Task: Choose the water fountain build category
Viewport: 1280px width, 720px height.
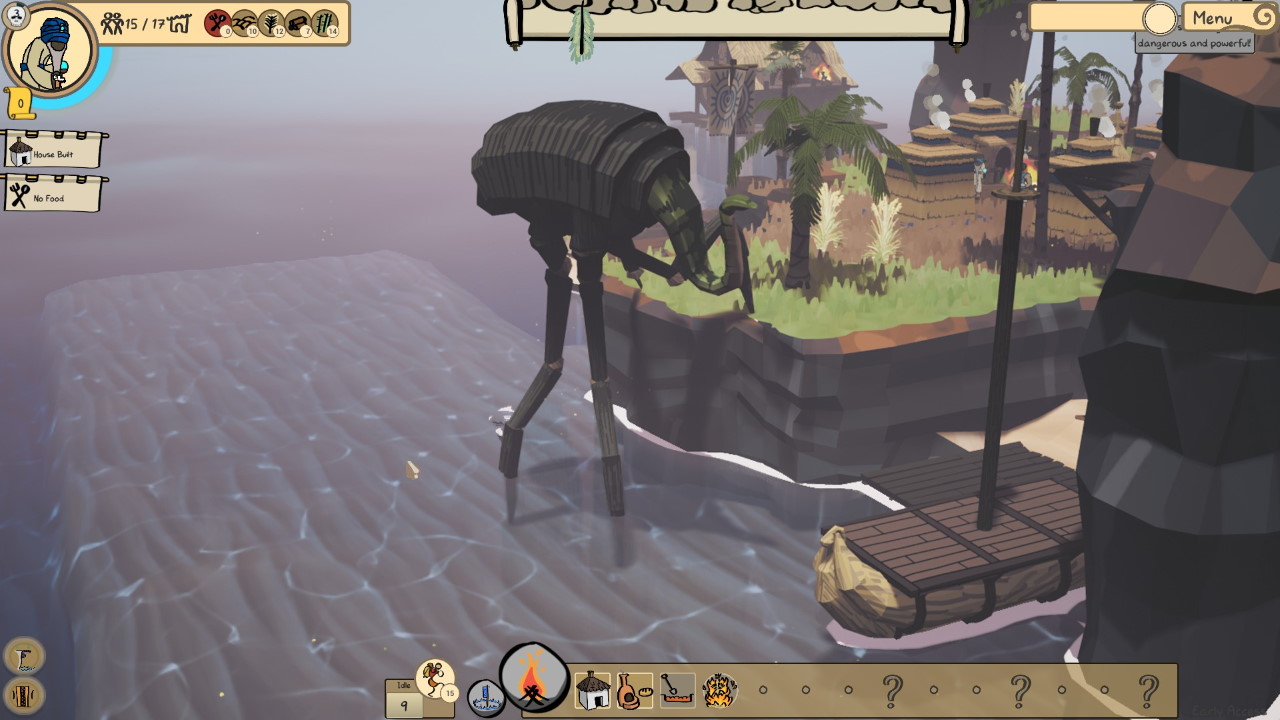Action: coord(486,697)
